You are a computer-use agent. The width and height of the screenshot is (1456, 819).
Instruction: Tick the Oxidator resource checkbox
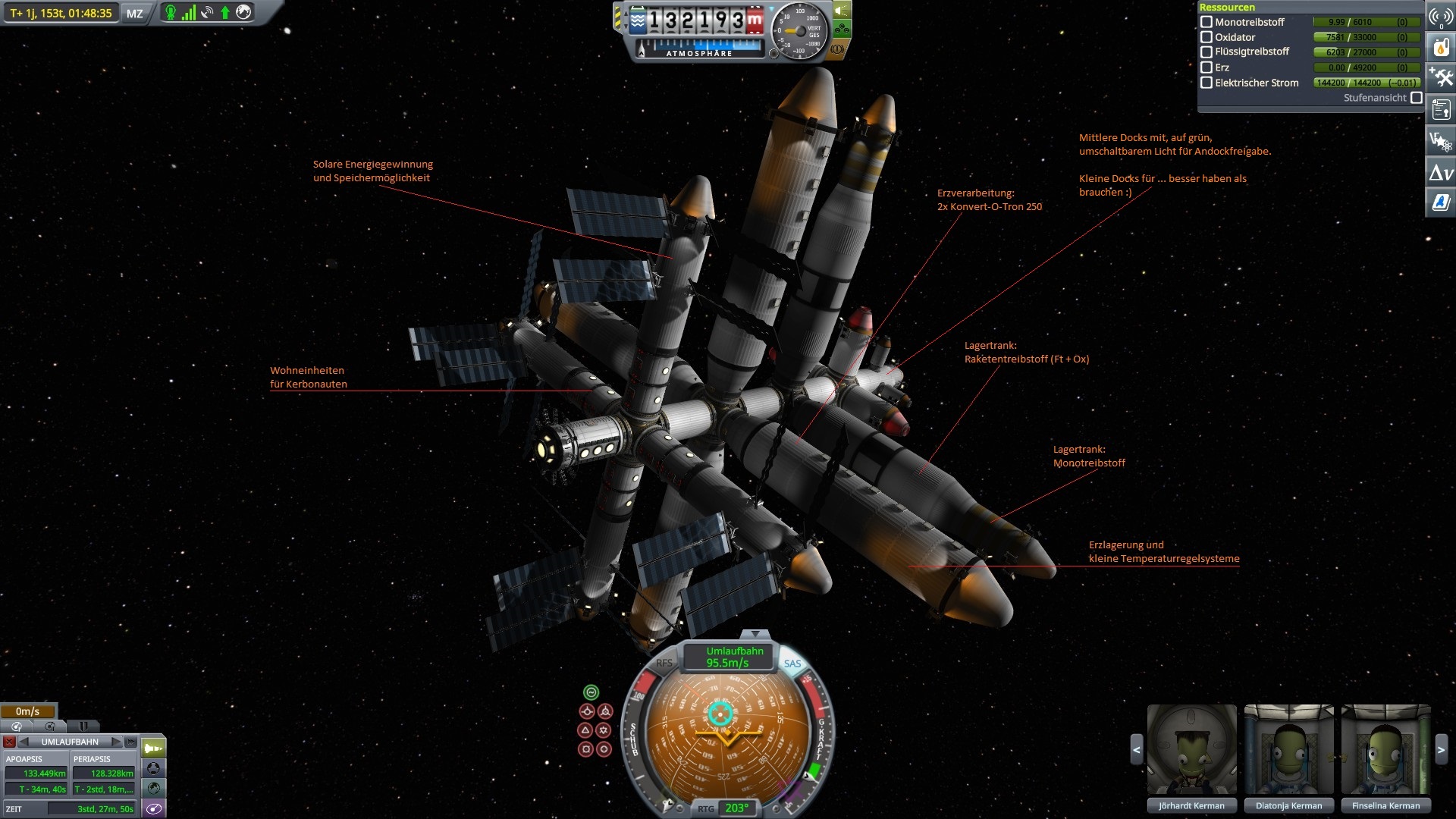pos(1207,37)
